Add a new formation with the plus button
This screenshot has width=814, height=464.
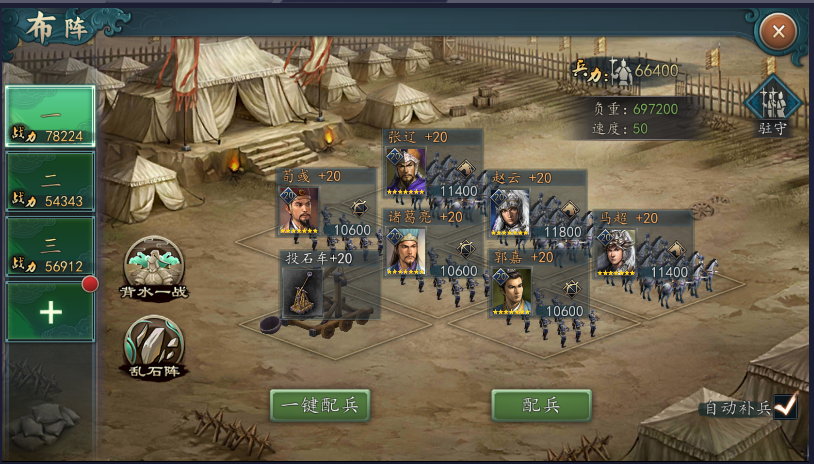click(x=50, y=311)
